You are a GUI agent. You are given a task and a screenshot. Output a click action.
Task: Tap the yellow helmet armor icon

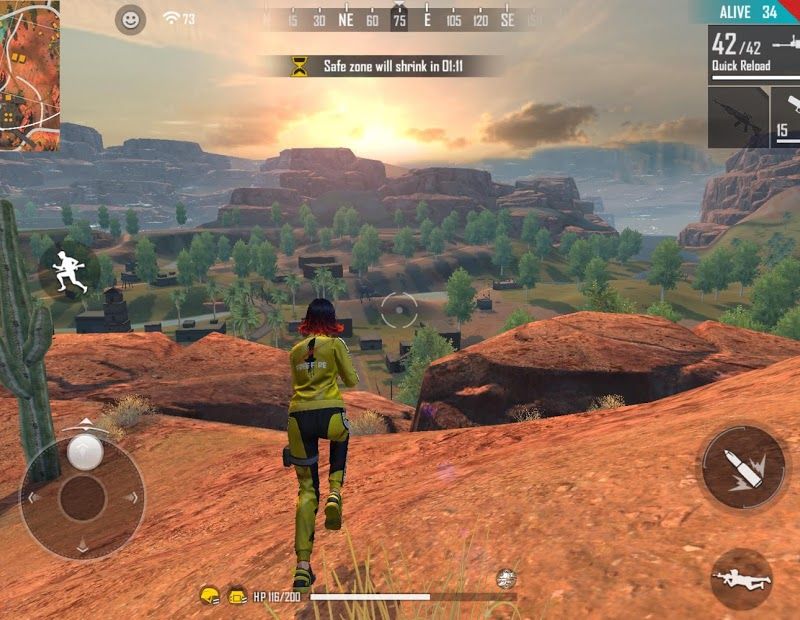pyautogui.click(x=210, y=595)
